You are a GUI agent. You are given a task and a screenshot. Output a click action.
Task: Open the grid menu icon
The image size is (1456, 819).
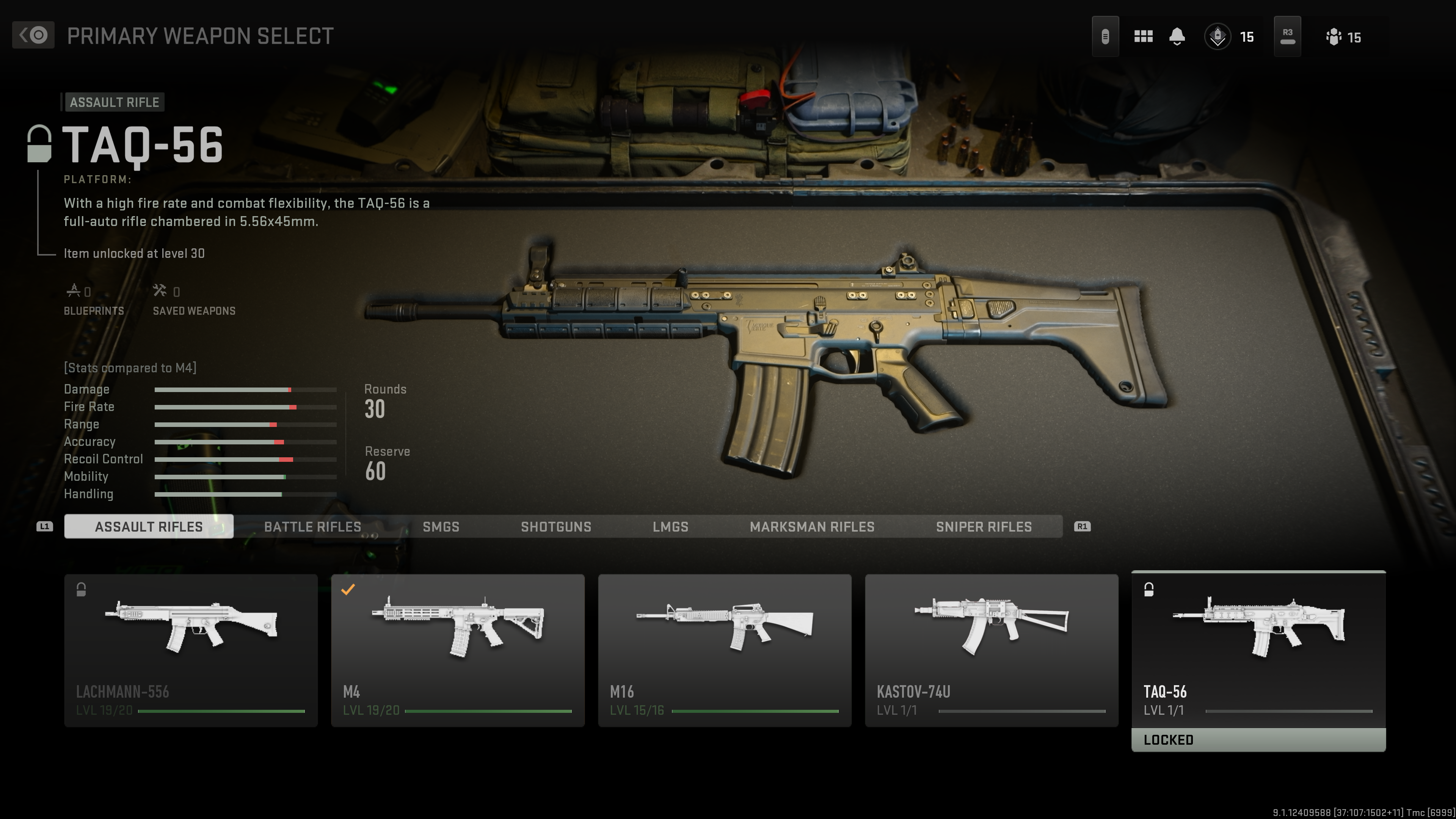click(x=1143, y=37)
